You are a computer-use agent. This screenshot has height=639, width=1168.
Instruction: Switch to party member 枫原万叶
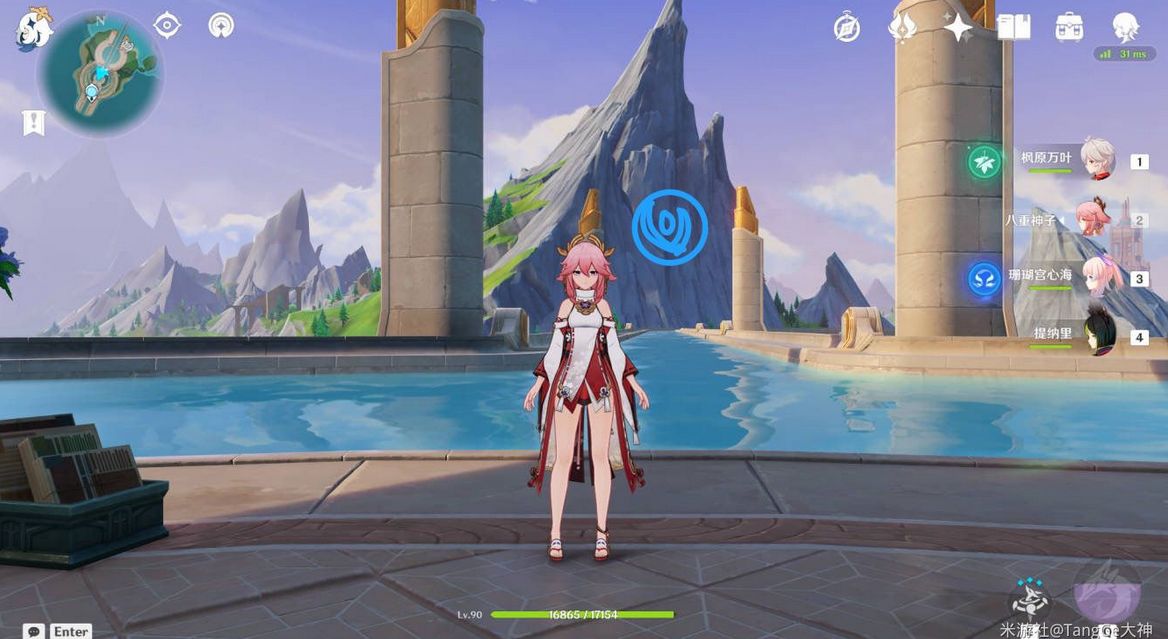click(1097, 159)
